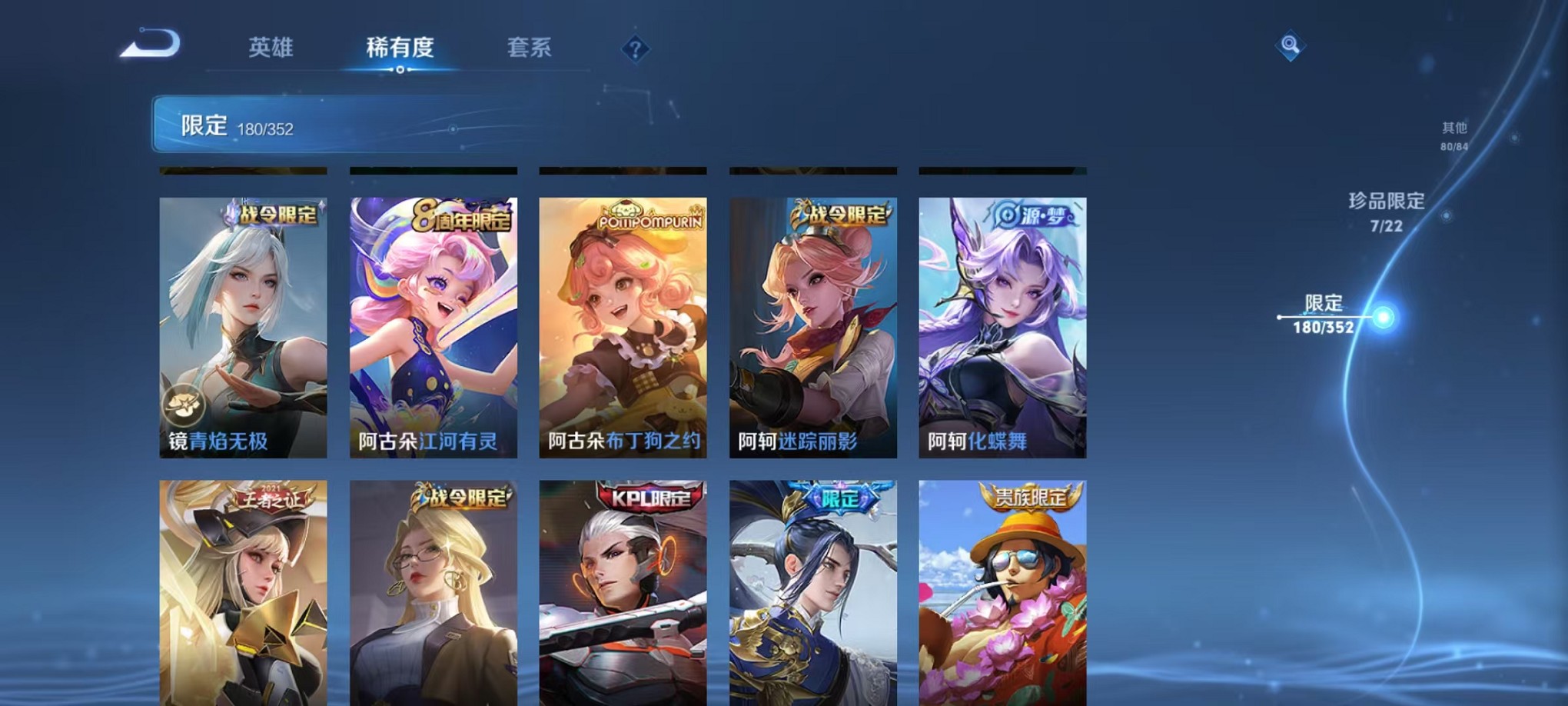Open the help question mark icon
This screenshot has height=706, width=1568.
(x=634, y=51)
